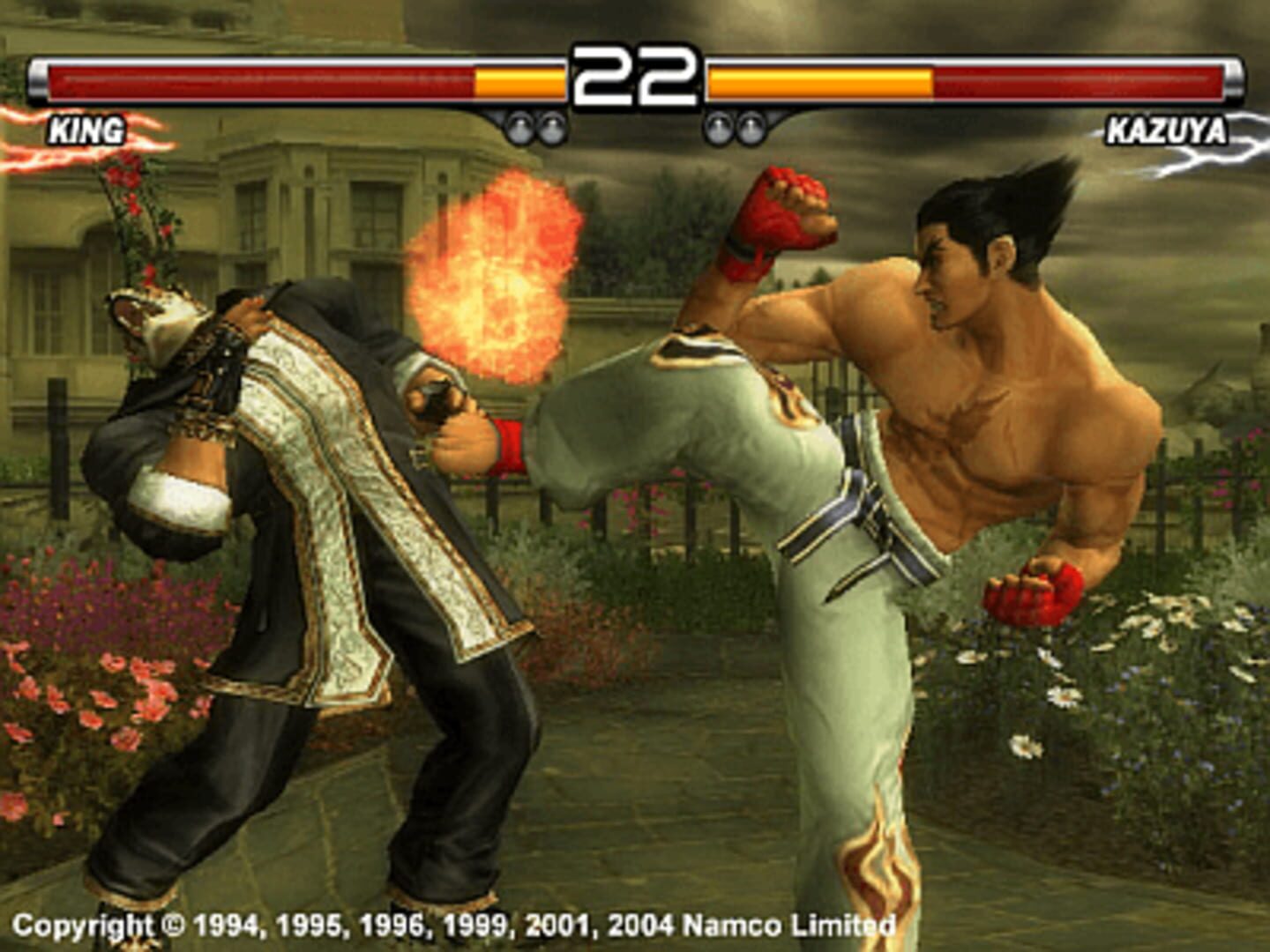Click the second round-win orb under King's health bar
The image size is (1270, 952).
(552, 128)
